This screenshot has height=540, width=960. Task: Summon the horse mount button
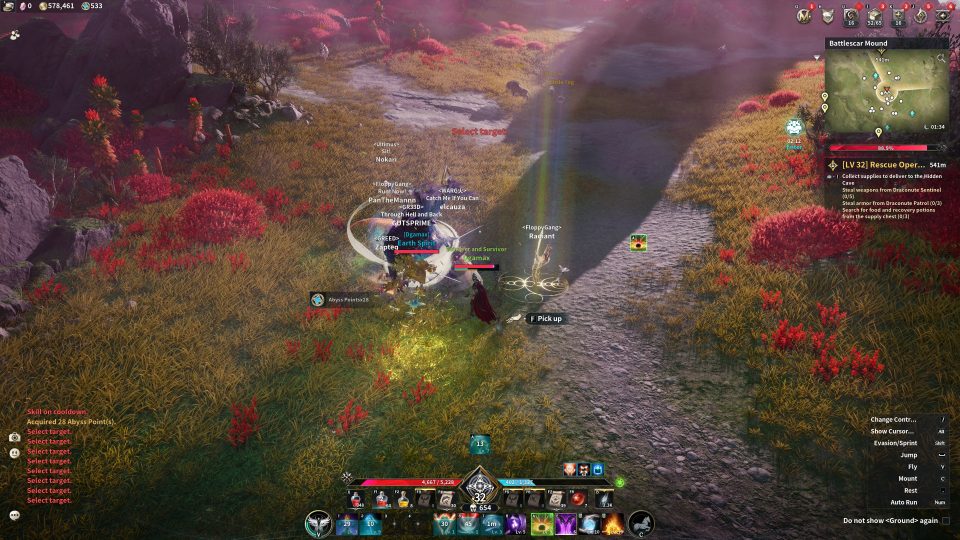tap(640, 522)
